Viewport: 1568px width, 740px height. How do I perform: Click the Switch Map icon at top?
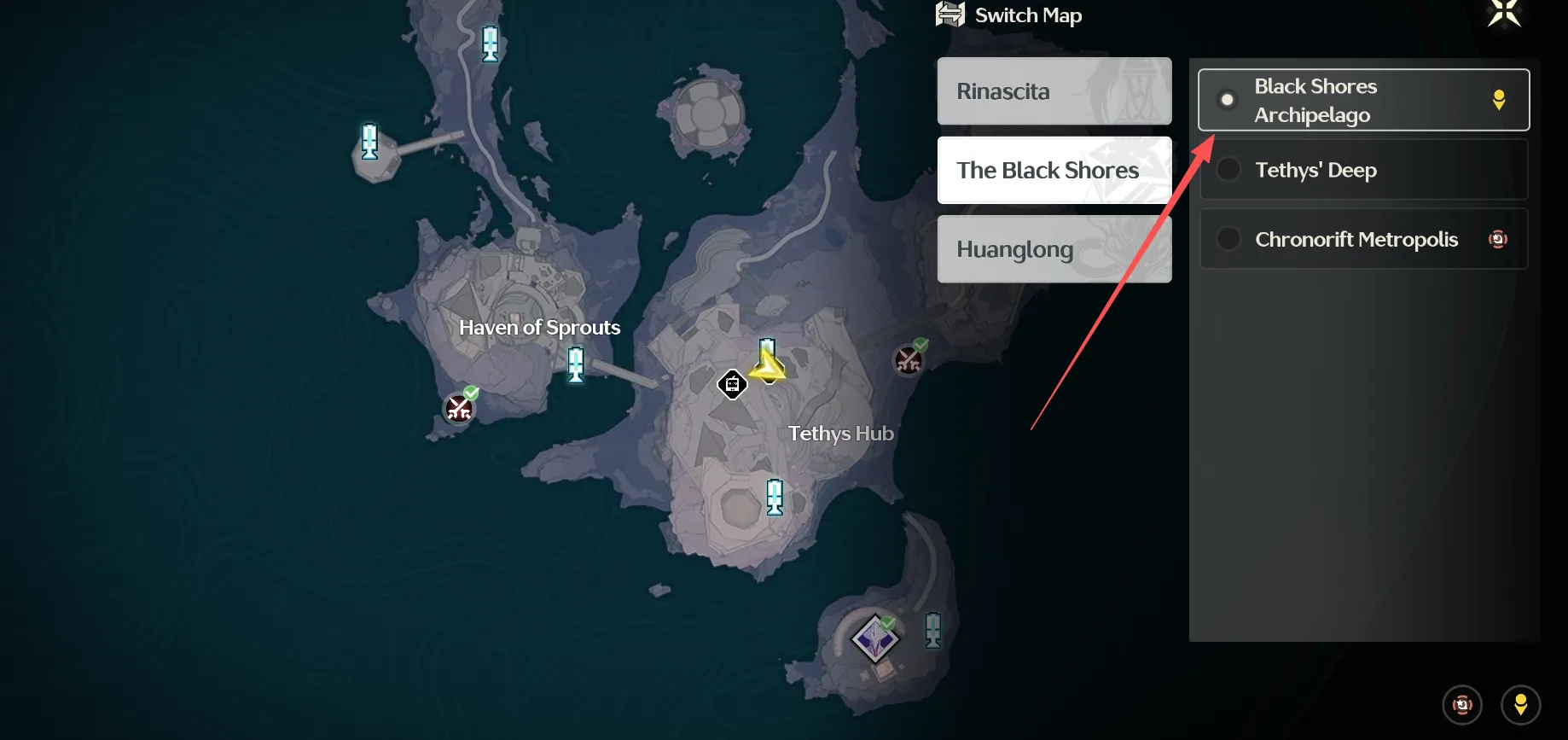pos(949,14)
